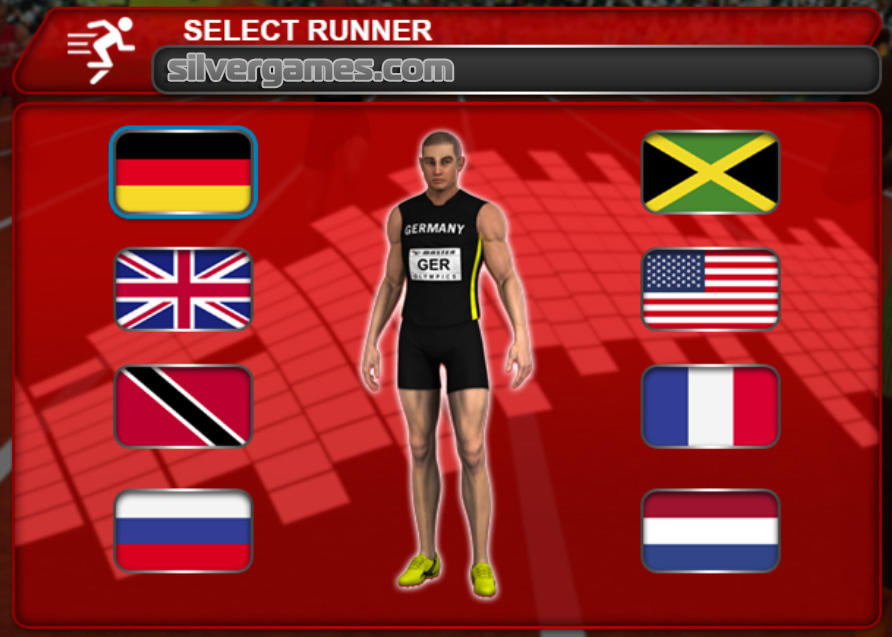Select the United States flag
Viewport: 892px width, 637px height.
[x=710, y=289]
